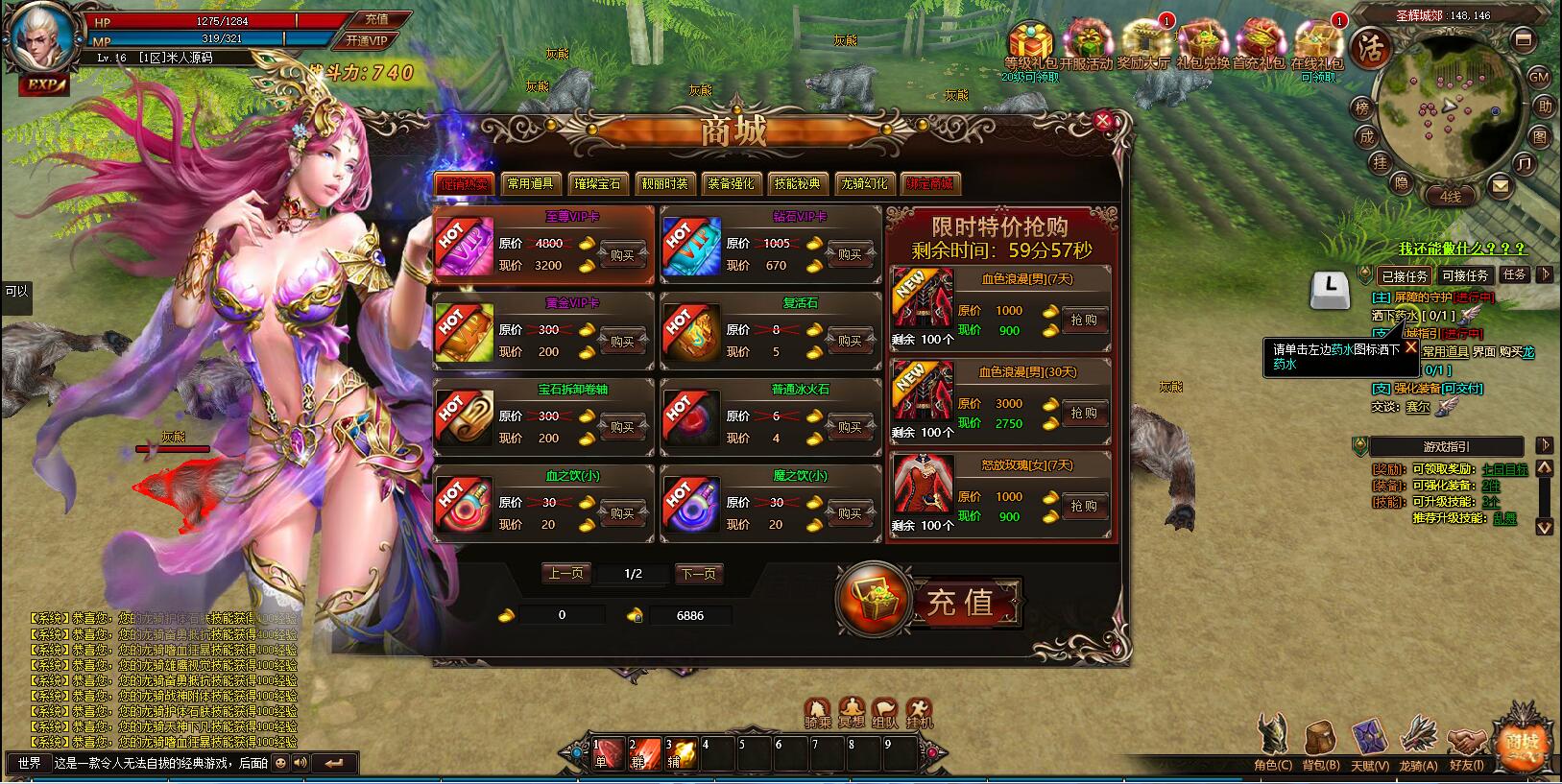Buy the 至尊VIP卡 with its 购买 button
This screenshot has width=1562, height=784.
622,255
